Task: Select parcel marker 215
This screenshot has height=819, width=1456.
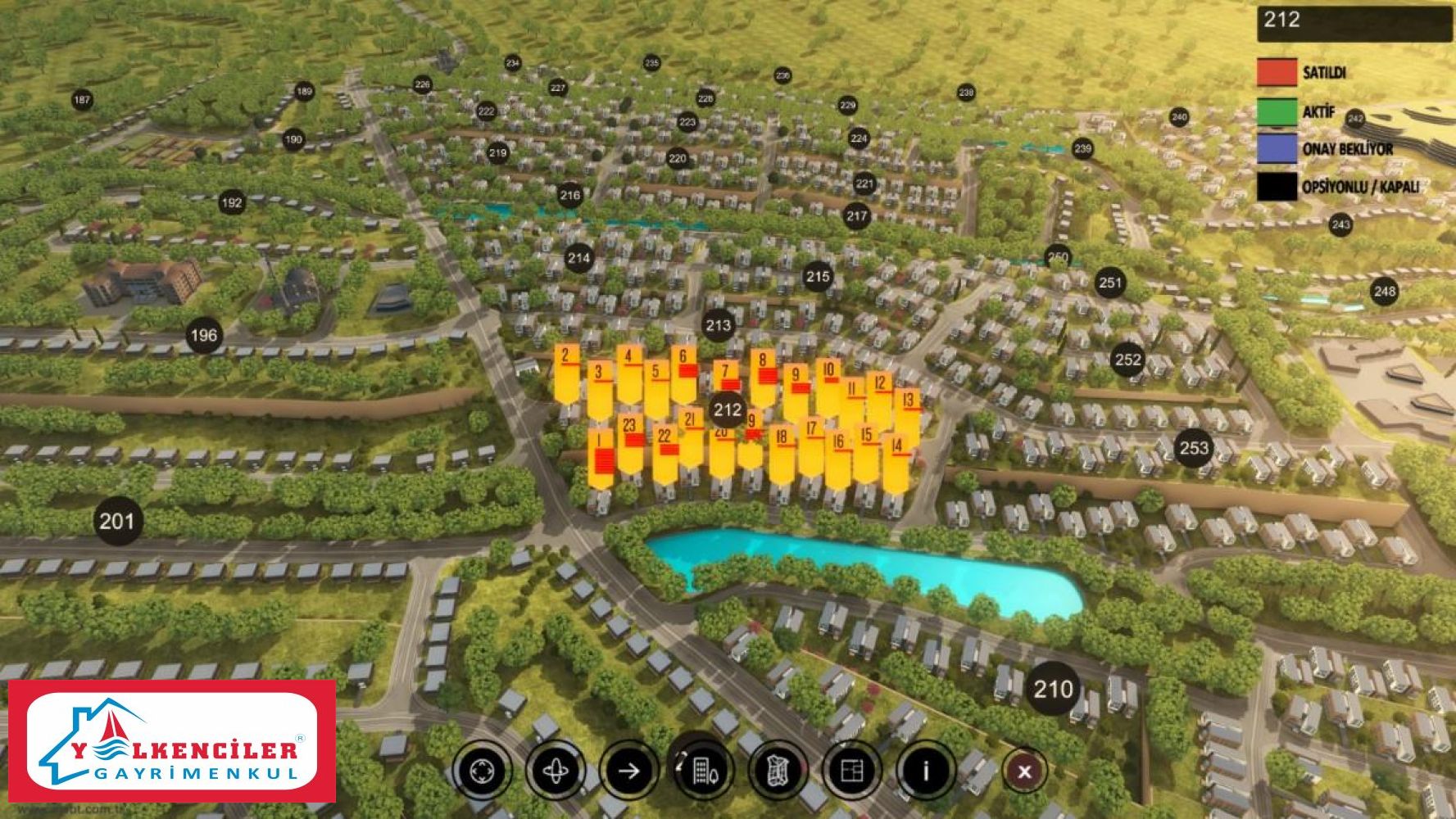Action: (818, 277)
